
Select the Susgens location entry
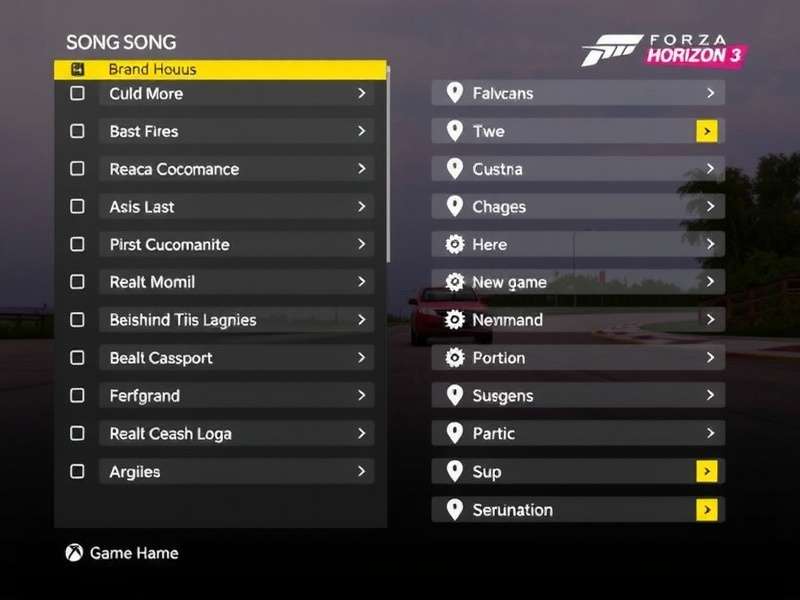[578, 396]
